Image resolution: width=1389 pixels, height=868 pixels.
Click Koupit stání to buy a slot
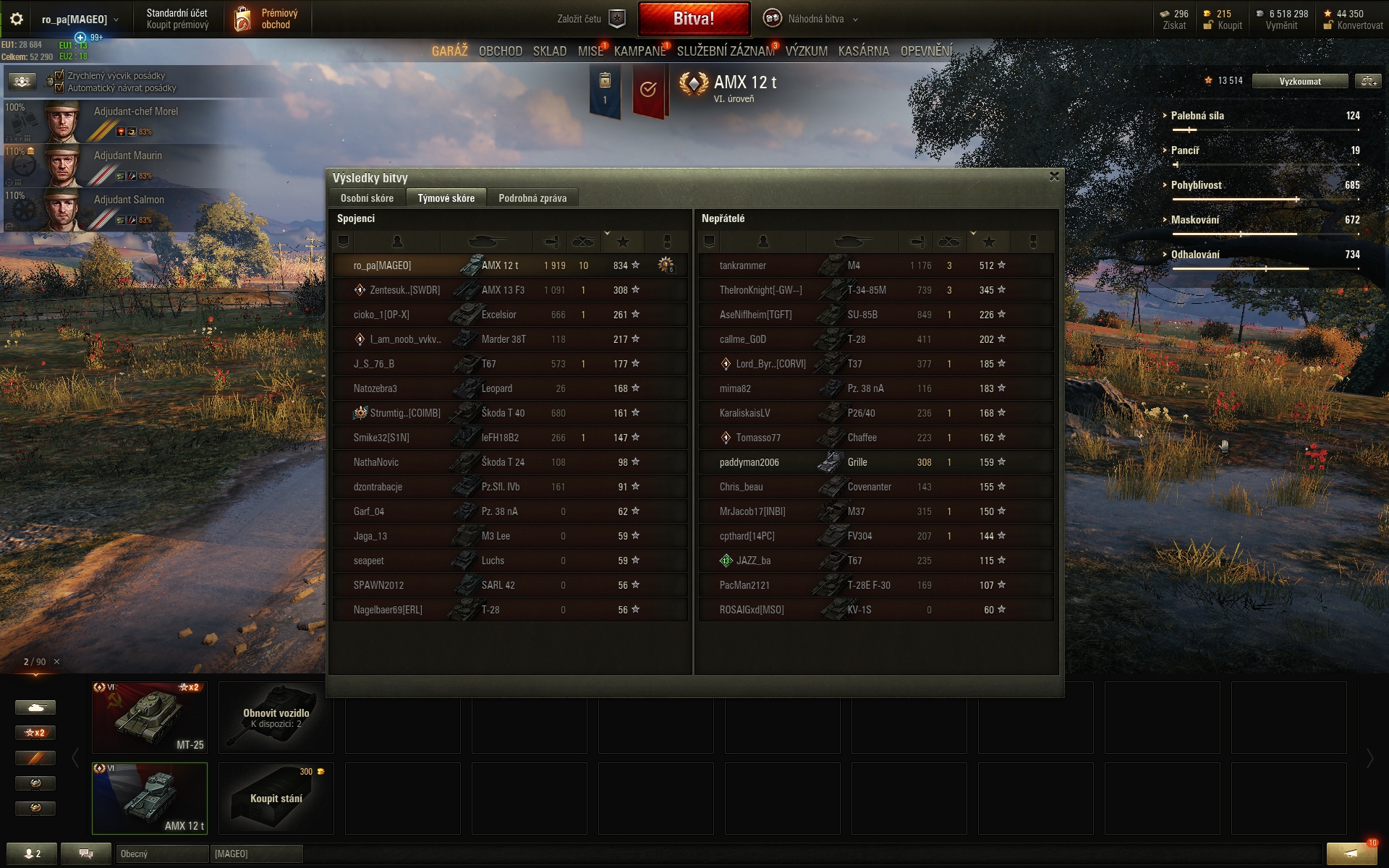276,798
